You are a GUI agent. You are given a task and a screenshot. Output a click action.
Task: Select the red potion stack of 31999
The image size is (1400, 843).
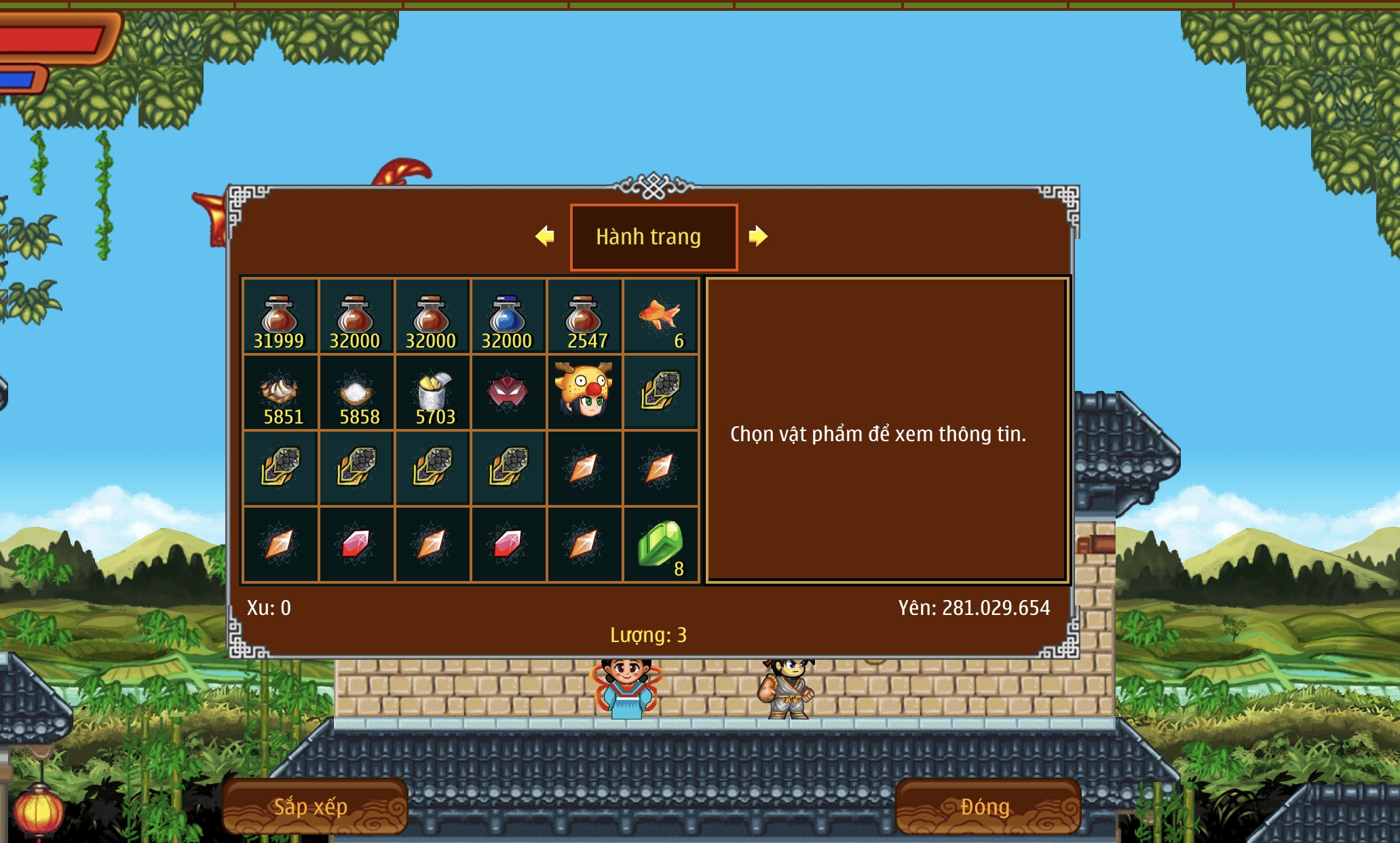(x=280, y=316)
